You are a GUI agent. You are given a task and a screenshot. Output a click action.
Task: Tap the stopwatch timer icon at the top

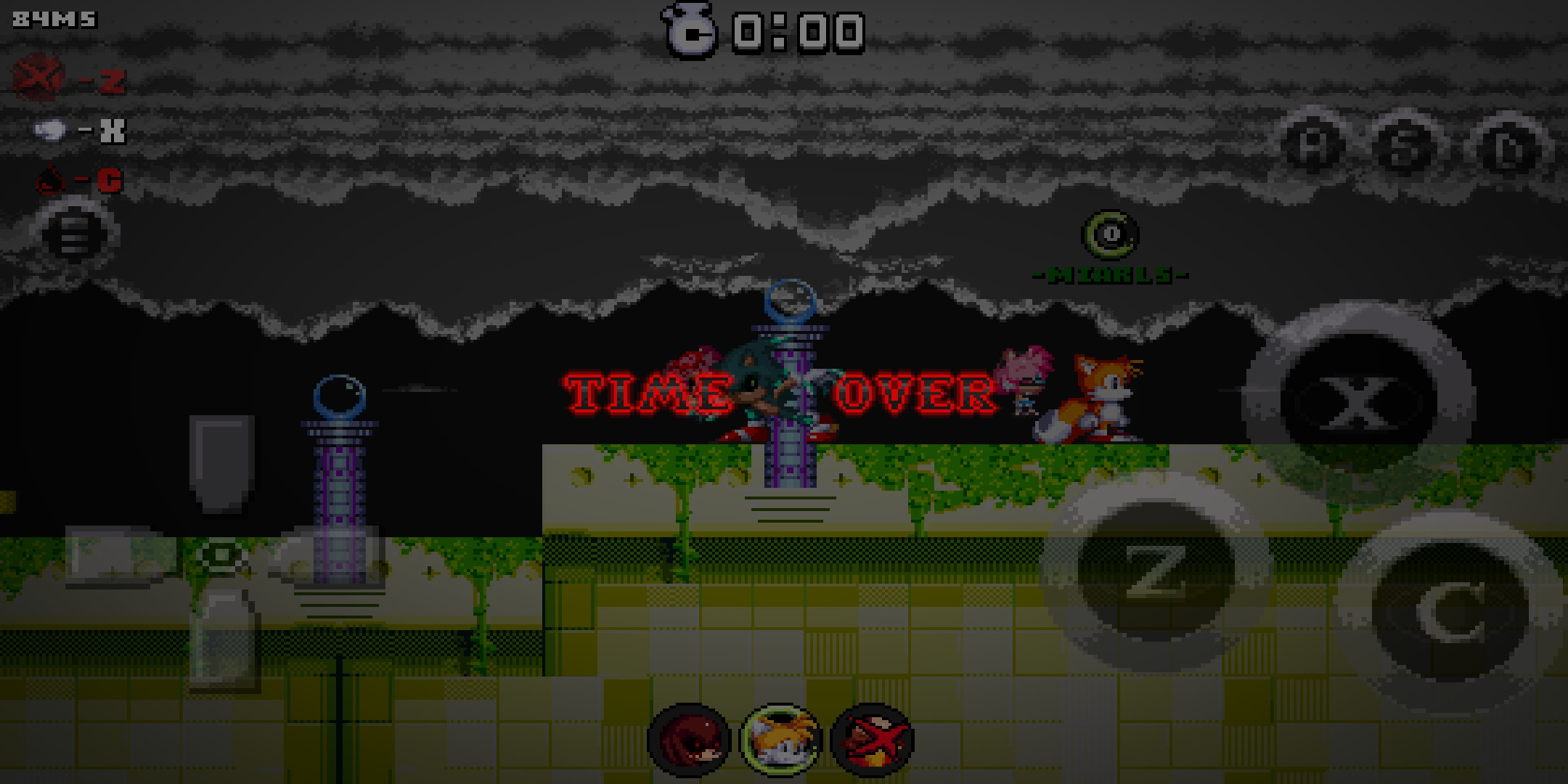(x=688, y=29)
